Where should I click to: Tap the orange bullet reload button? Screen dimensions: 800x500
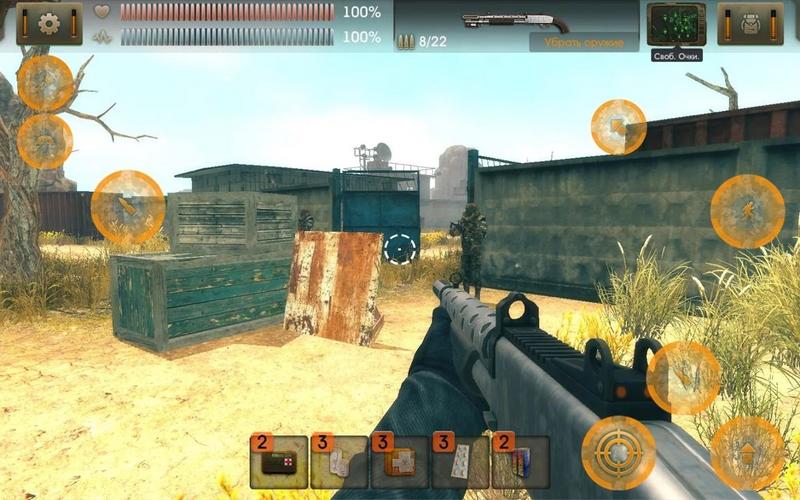click(127, 208)
